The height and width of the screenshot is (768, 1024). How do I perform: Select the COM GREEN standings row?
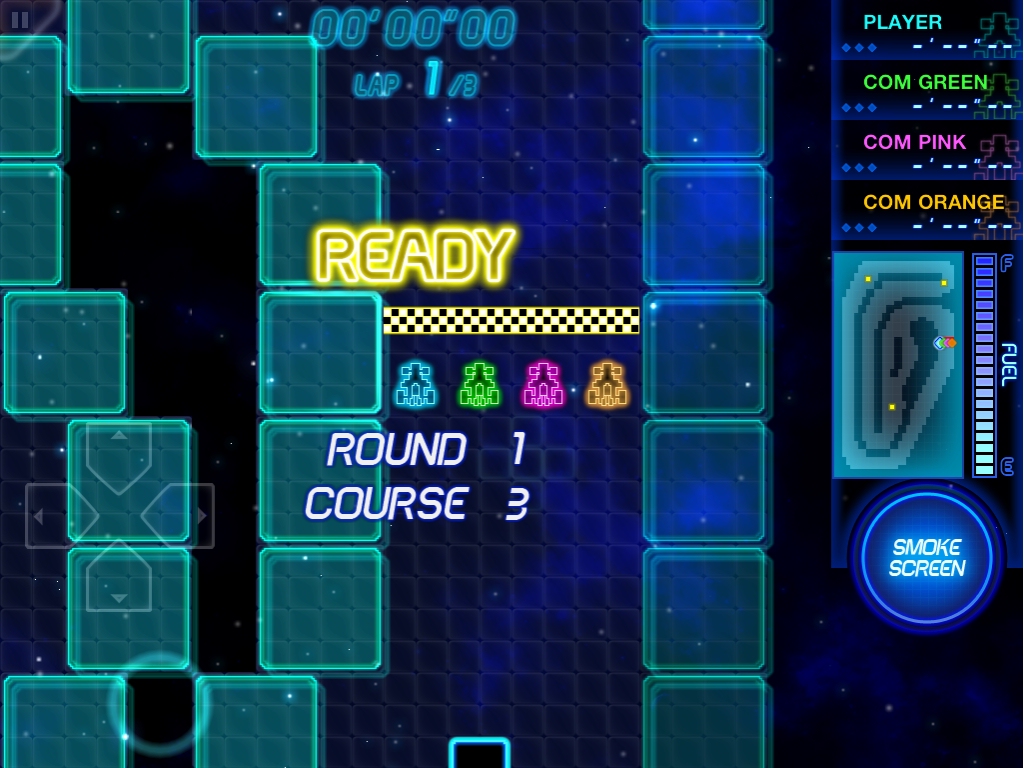pyautogui.click(x=927, y=91)
